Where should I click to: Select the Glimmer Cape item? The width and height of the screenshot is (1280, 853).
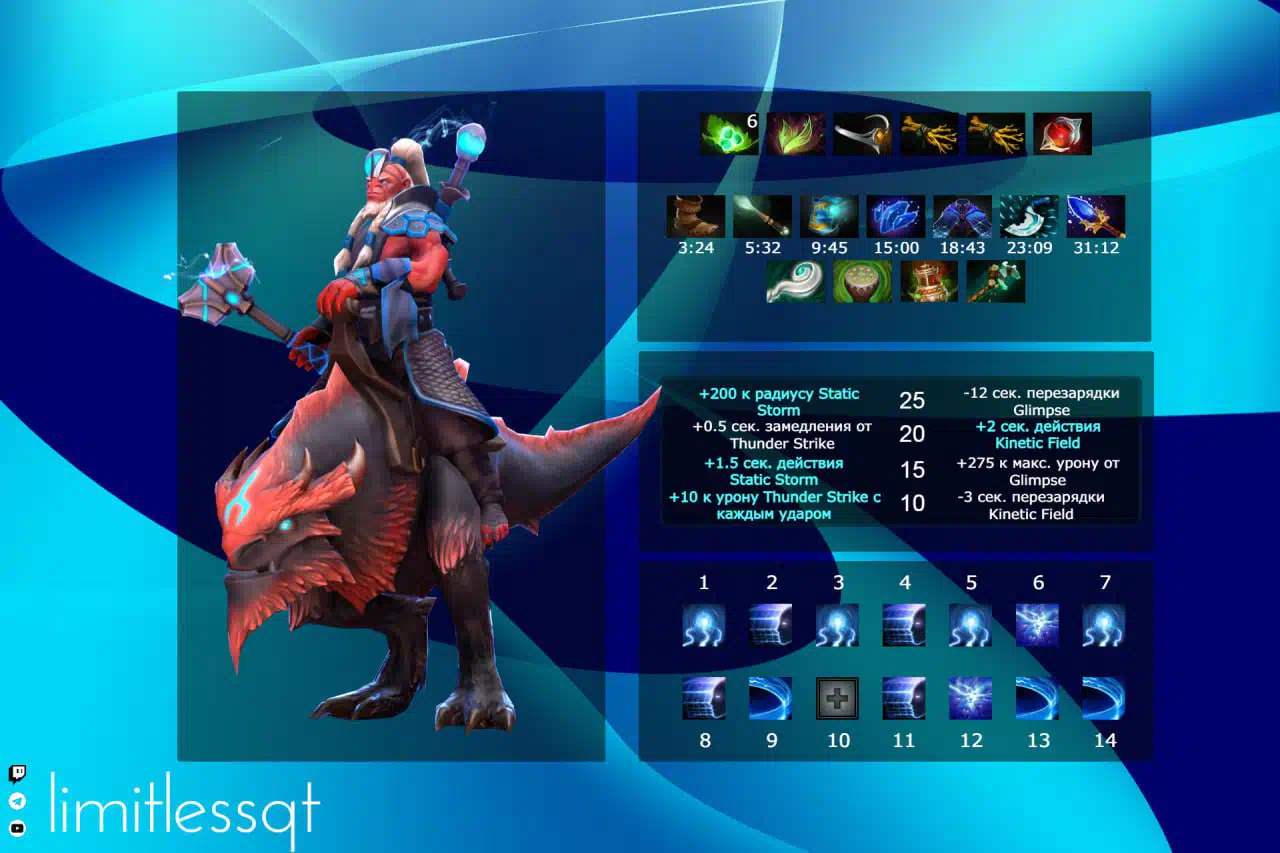(962, 216)
